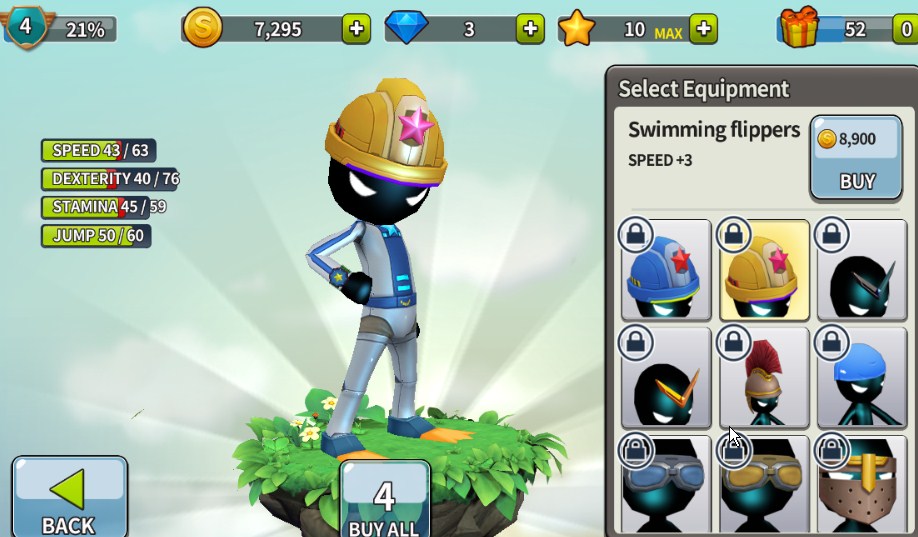Select the knight helmet with gold cross
Image resolution: width=918 pixels, height=537 pixels.
tap(862, 485)
